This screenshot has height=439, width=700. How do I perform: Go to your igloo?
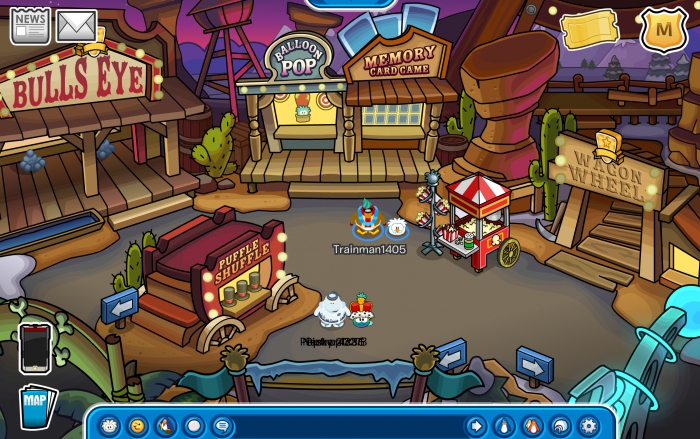(x=561, y=425)
